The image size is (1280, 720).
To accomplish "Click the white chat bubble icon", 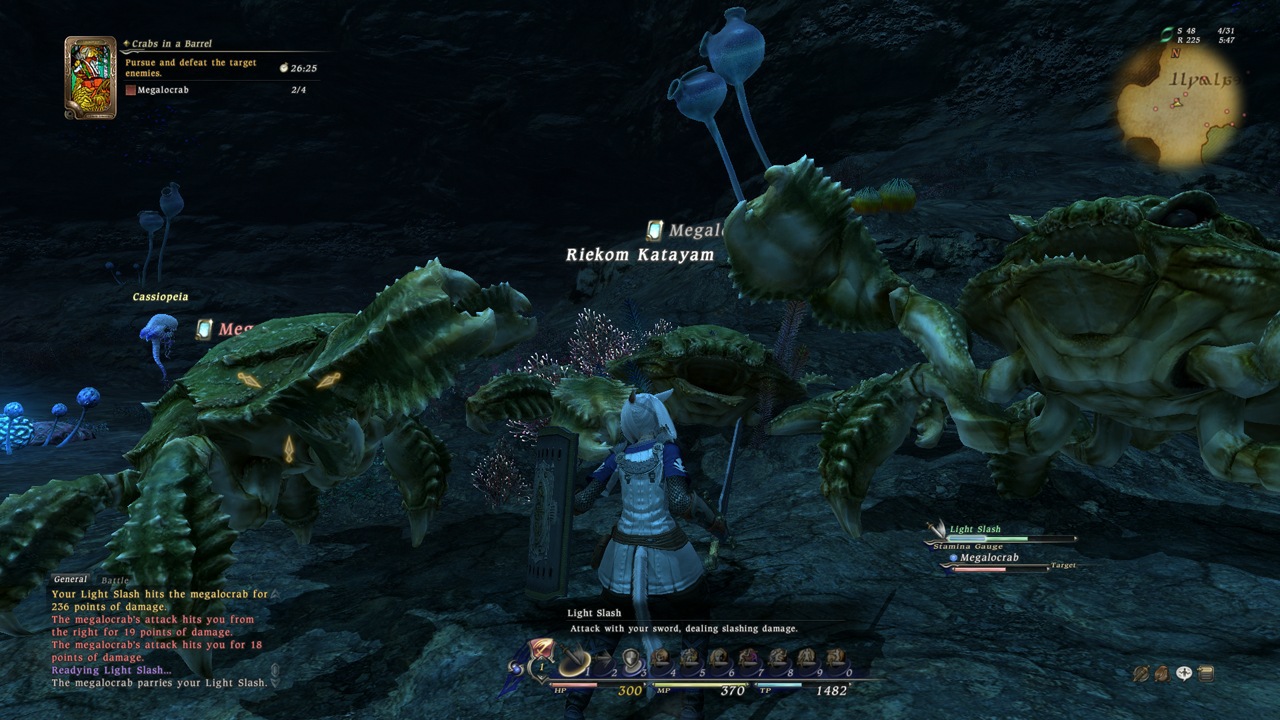I will [1184, 673].
